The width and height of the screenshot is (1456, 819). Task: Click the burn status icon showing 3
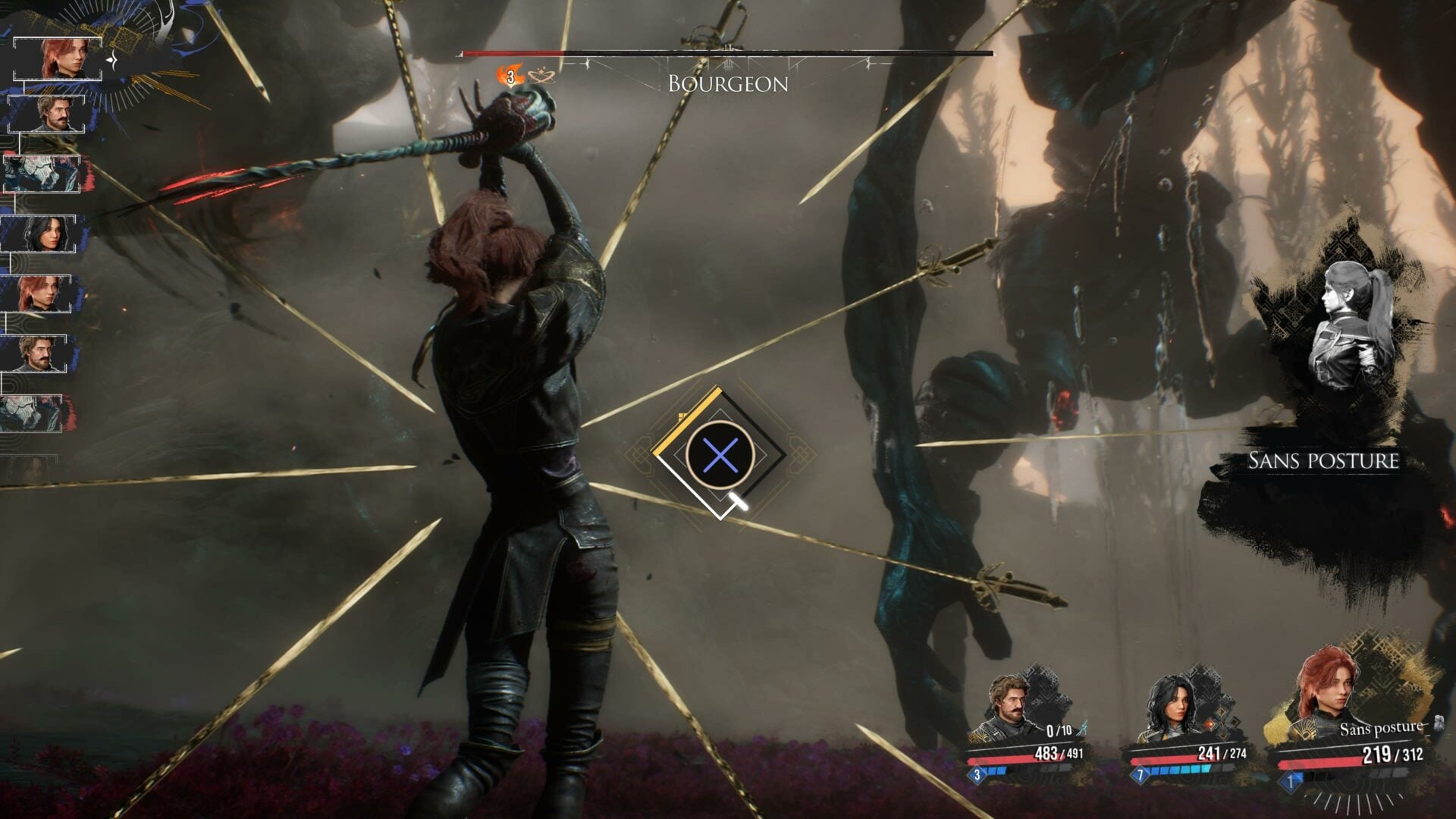tap(510, 76)
